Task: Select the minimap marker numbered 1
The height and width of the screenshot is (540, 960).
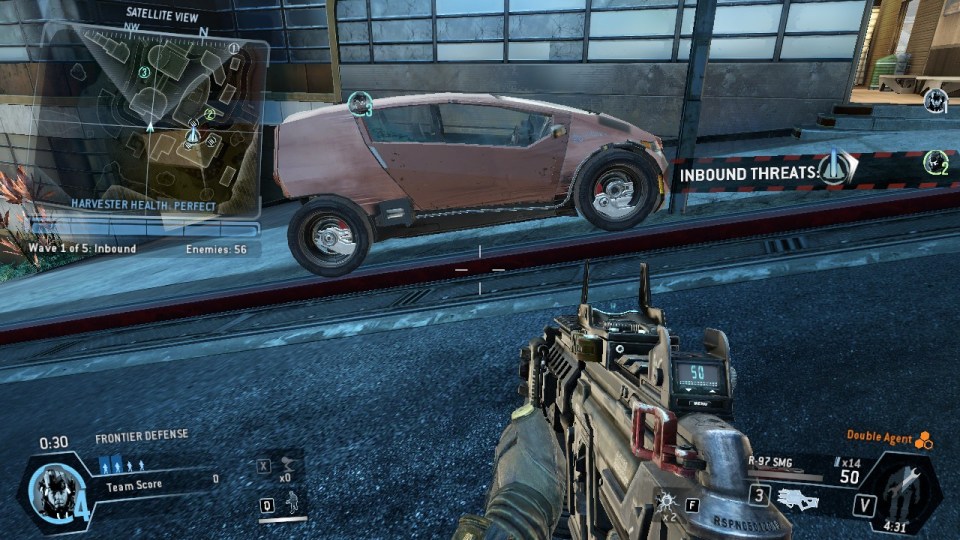Action: coord(234,47)
